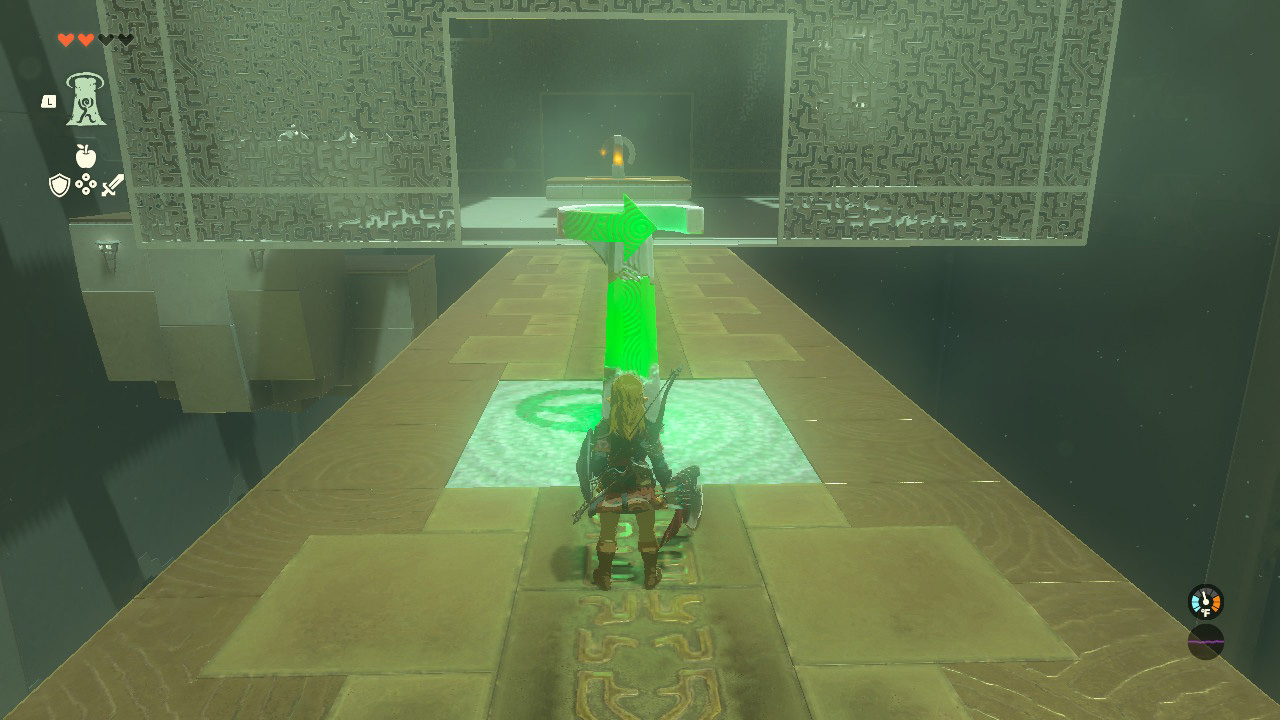Click the third heart to expand health
Viewport: 1280px width, 720px height.
[107, 40]
